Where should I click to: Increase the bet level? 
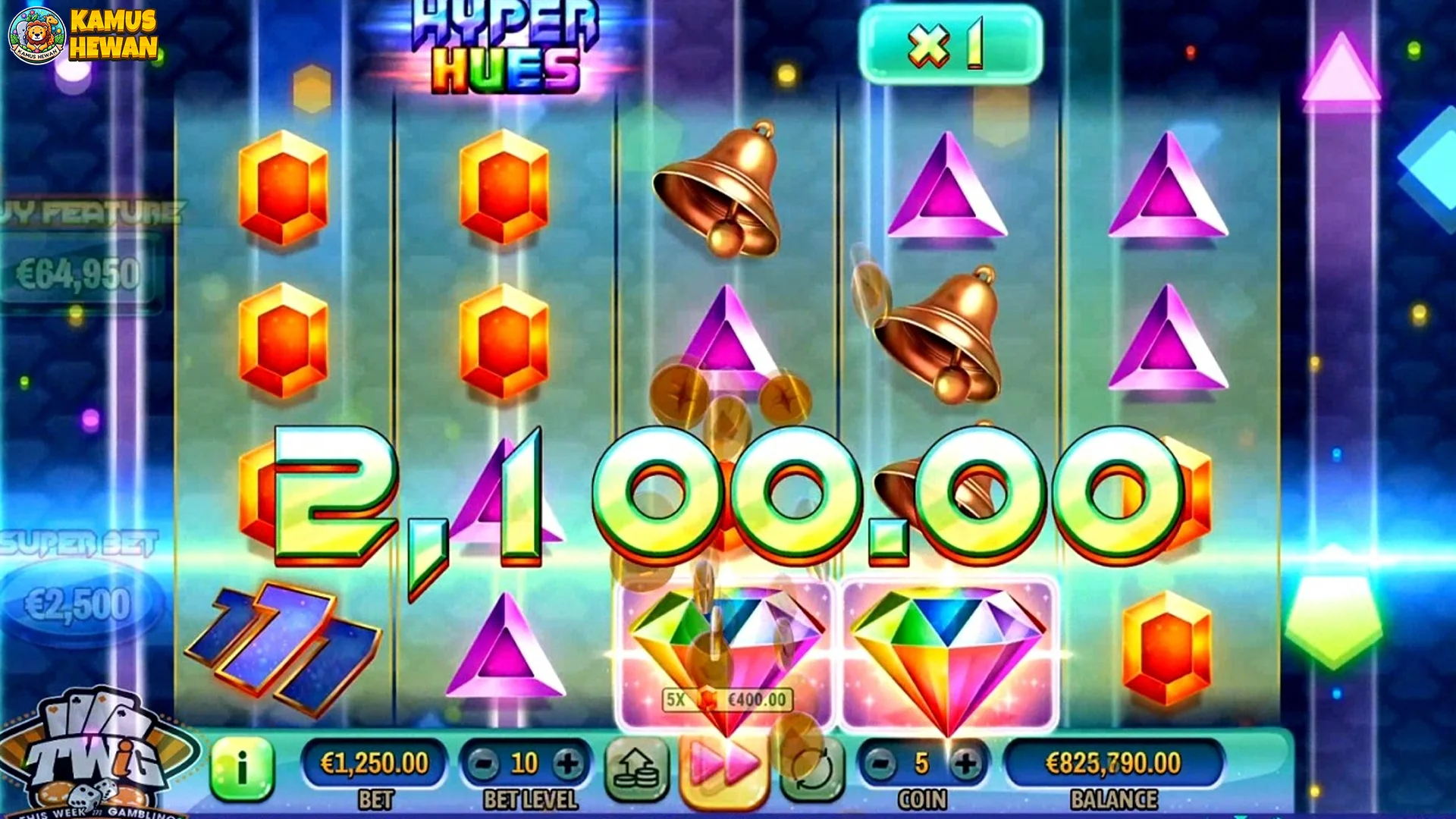(567, 764)
